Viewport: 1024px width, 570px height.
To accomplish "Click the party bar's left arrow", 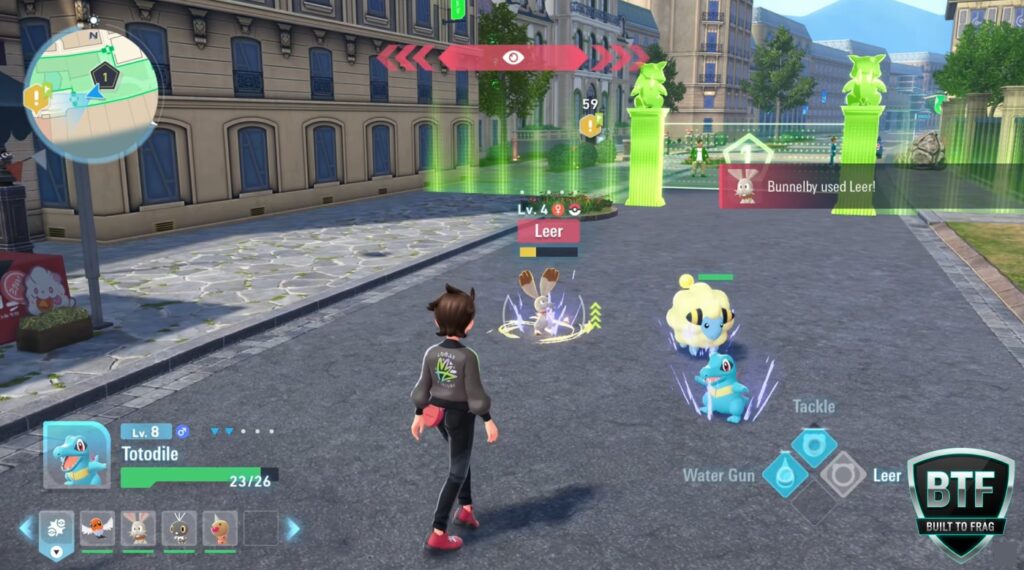I will [x=25, y=528].
